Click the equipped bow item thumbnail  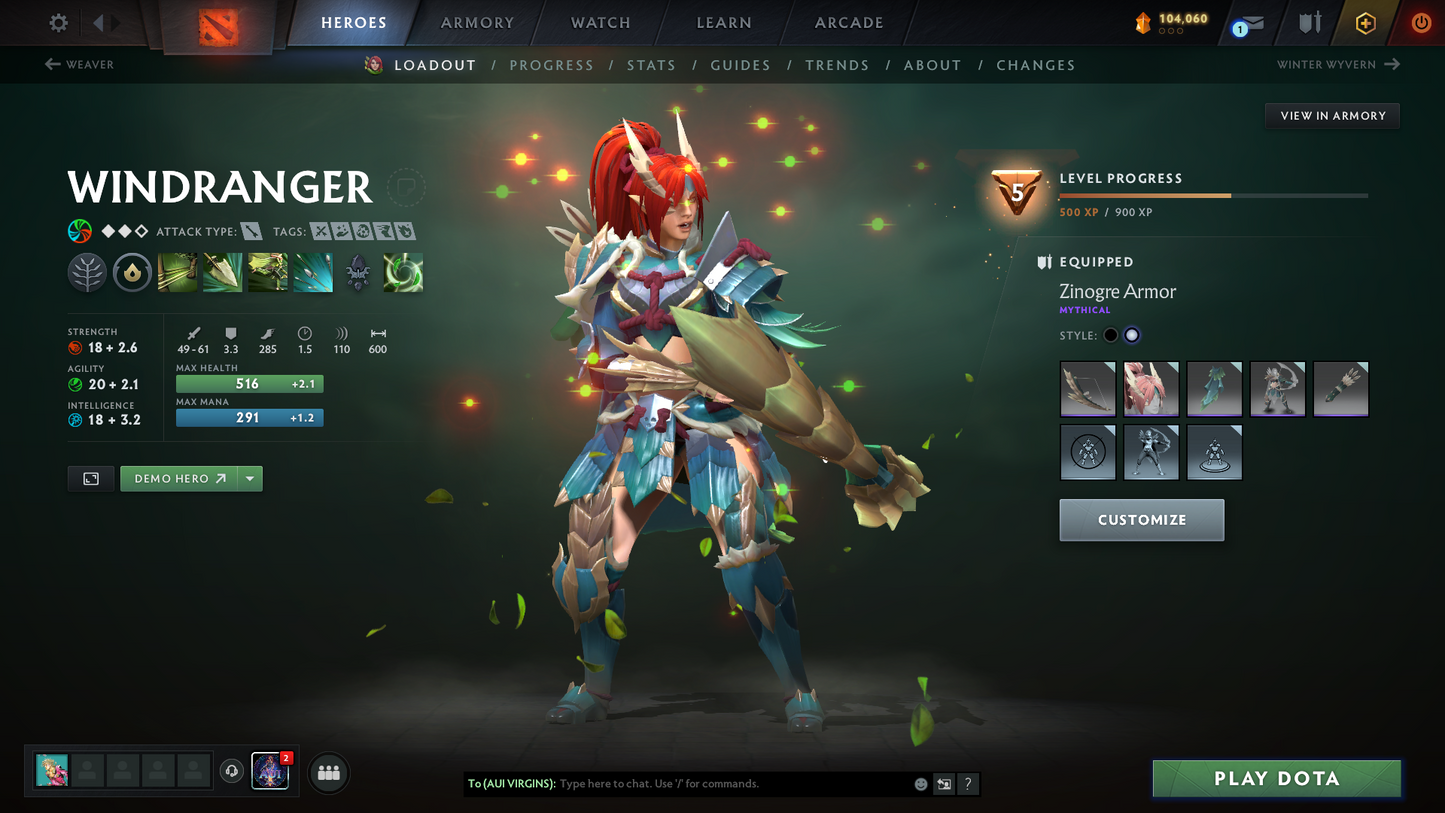(1088, 389)
